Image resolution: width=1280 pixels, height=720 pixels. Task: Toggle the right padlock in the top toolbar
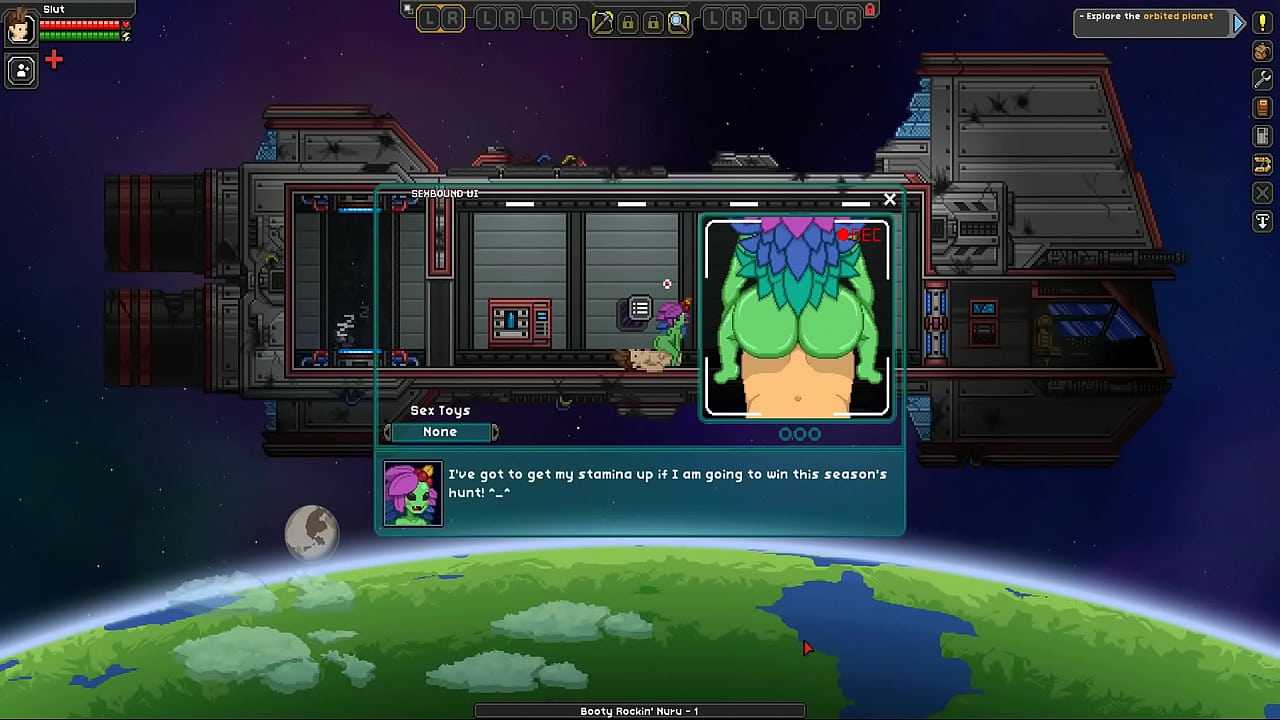coord(653,23)
